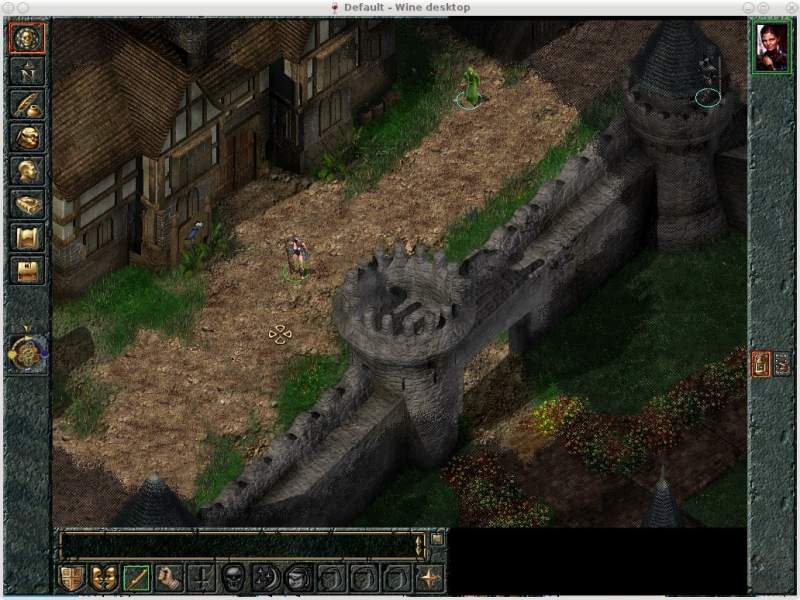Toggle pause using the clock dial
Viewport: 800px width, 600px height.
[27, 352]
